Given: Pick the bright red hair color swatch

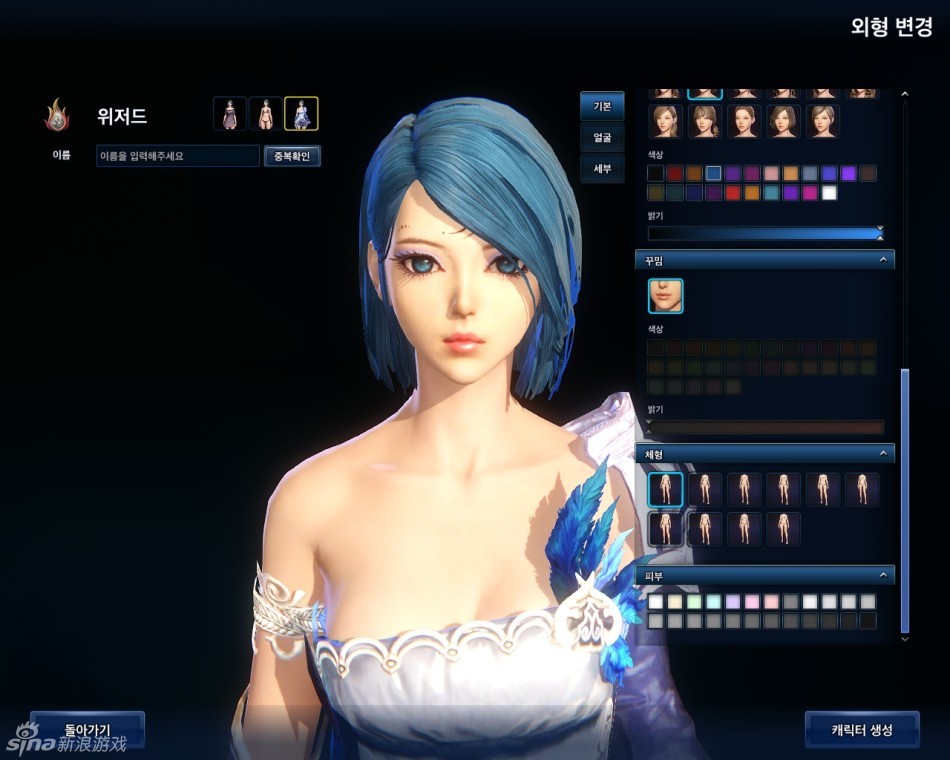Looking at the screenshot, I should (733, 193).
